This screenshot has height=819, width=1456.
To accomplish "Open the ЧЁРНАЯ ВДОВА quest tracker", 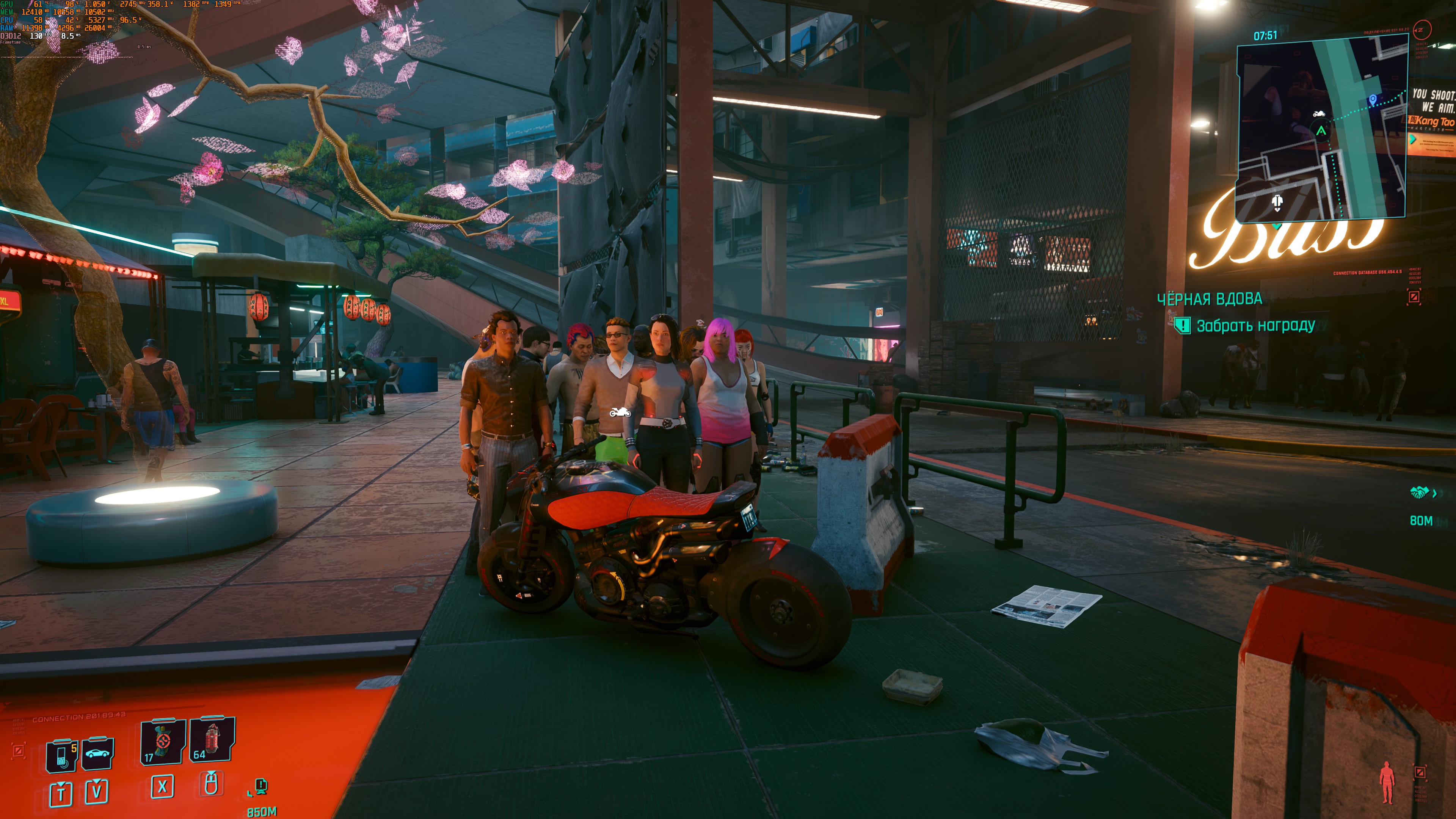I will tap(1209, 299).
